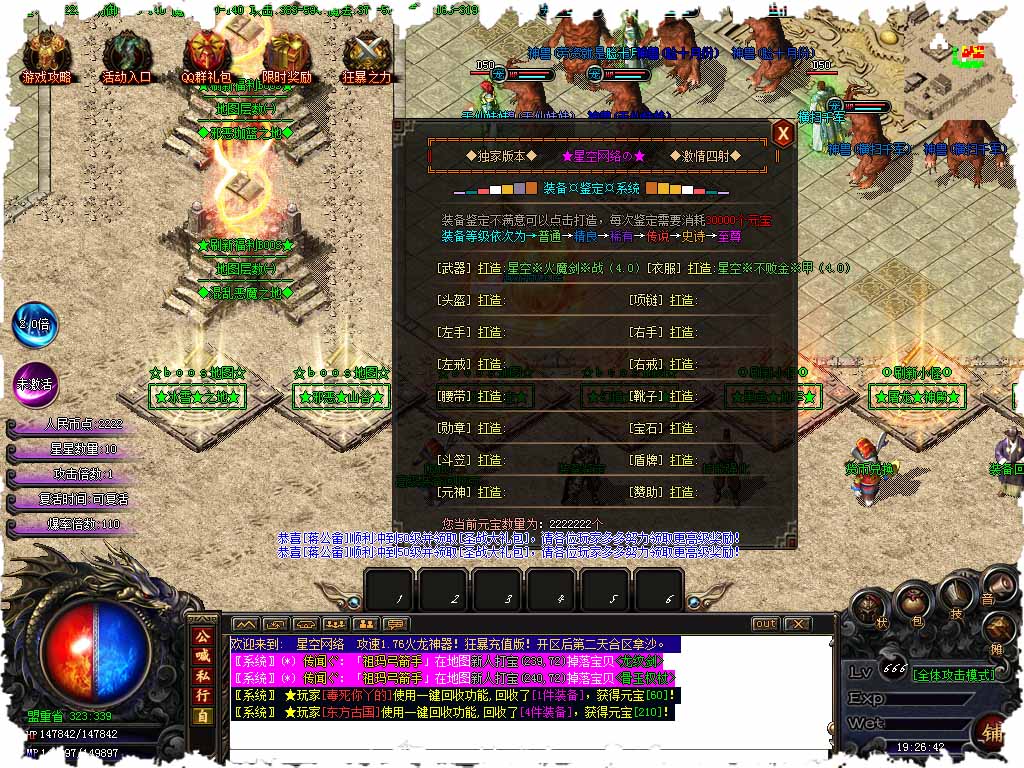The width and height of the screenshot is (1024, 768).
Task: Open the activity entrance (活动入口) icon
Action: (126, 55)
